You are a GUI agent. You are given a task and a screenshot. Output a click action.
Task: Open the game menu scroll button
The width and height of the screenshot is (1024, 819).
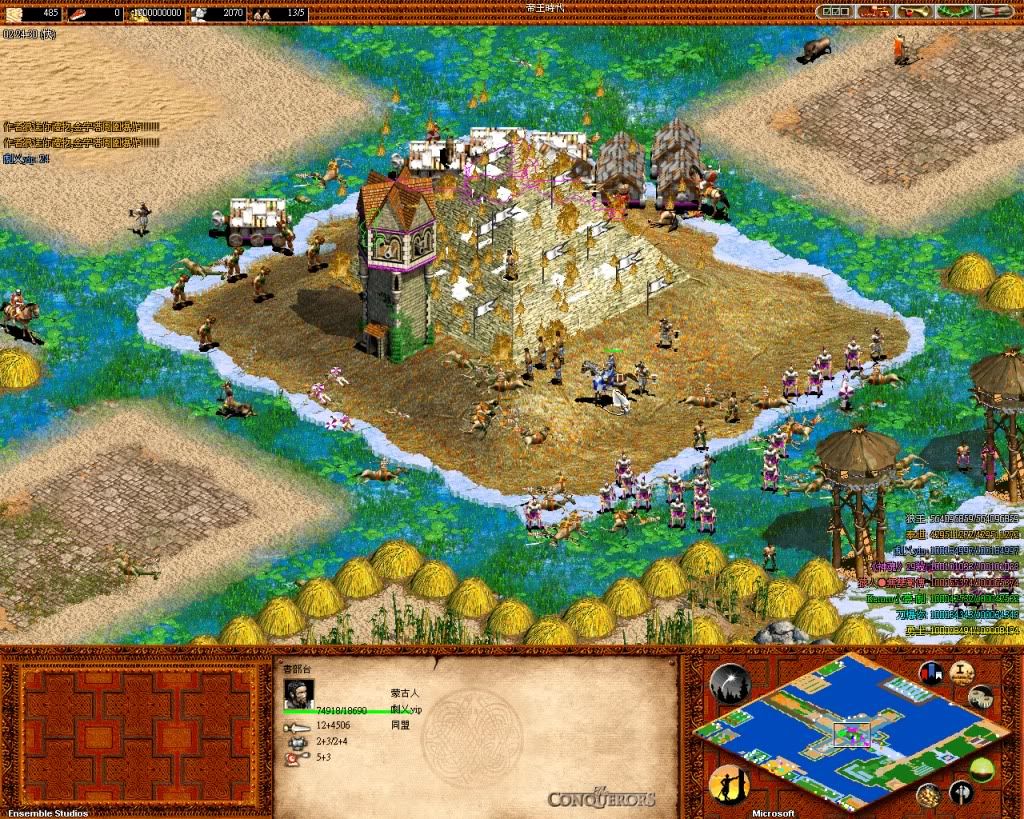tap(991, 12)
